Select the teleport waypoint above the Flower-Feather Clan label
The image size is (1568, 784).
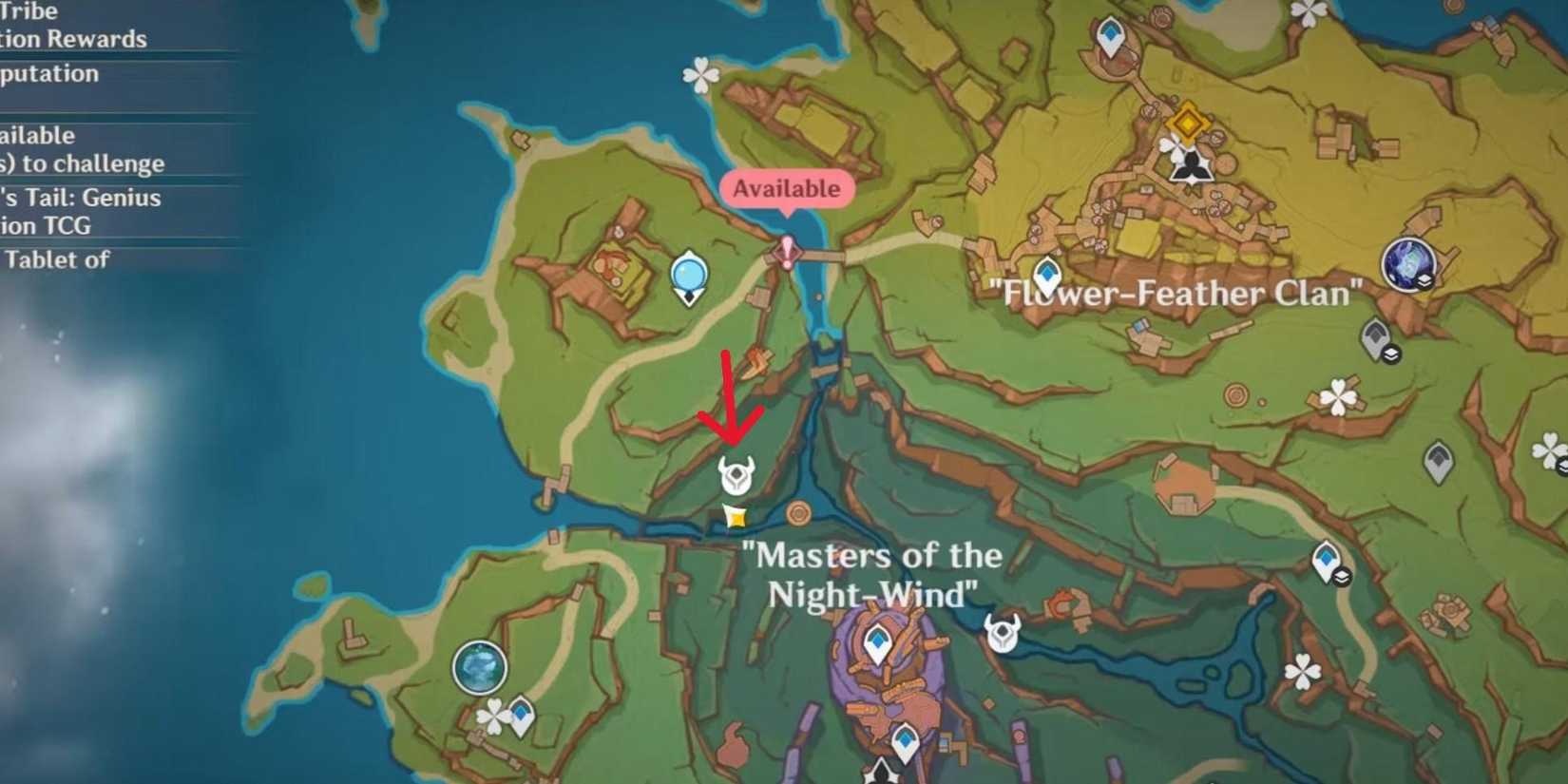(1049, 273)
